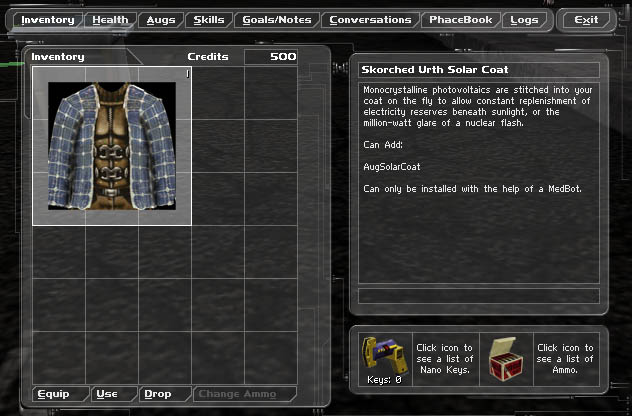Switch to the Augs tab
This screenshot has width=632, height=416.
[160, 20]
